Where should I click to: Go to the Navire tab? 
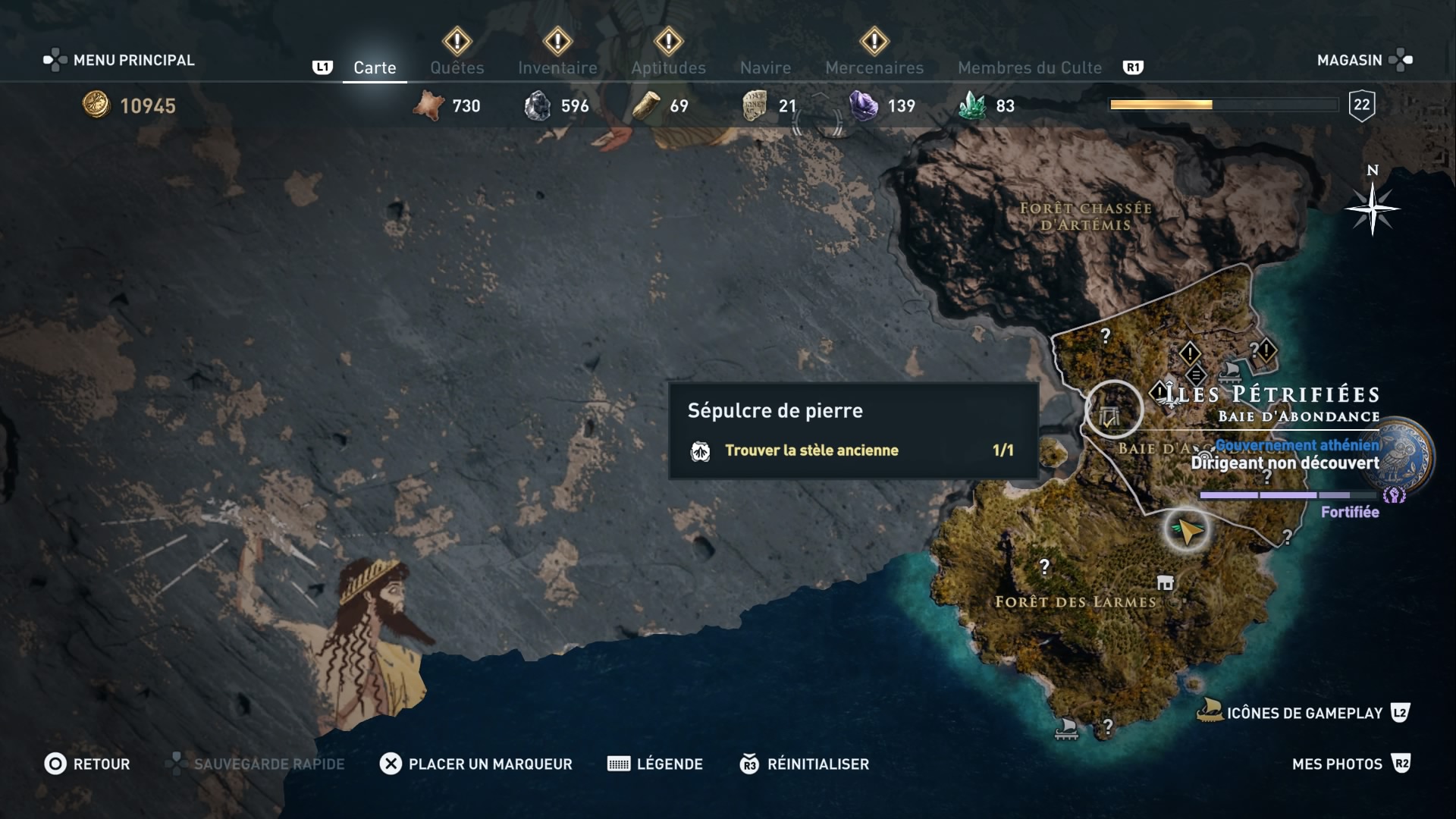(x=765, y=67)
